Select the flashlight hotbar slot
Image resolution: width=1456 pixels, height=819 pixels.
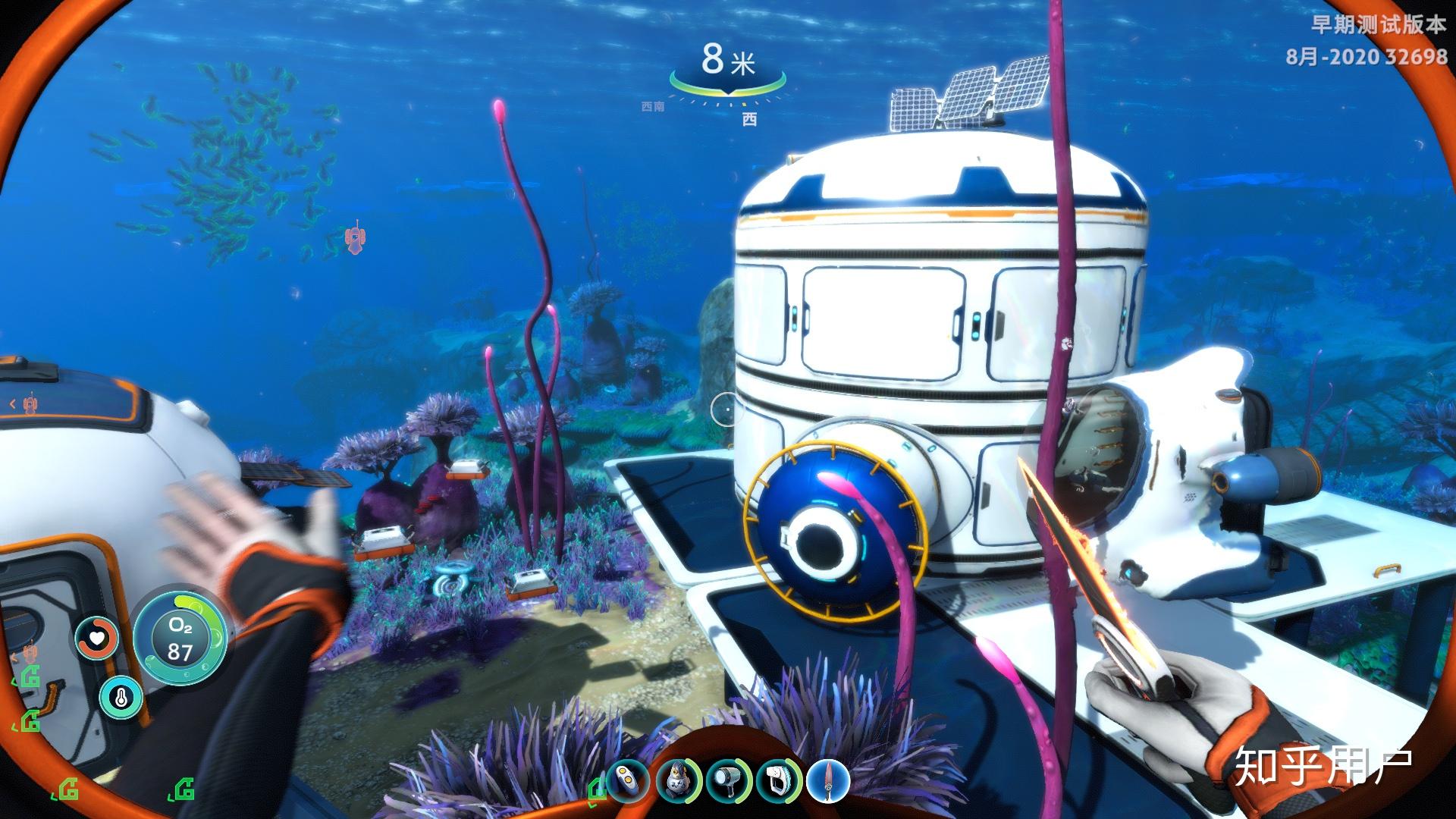(727, 780)
